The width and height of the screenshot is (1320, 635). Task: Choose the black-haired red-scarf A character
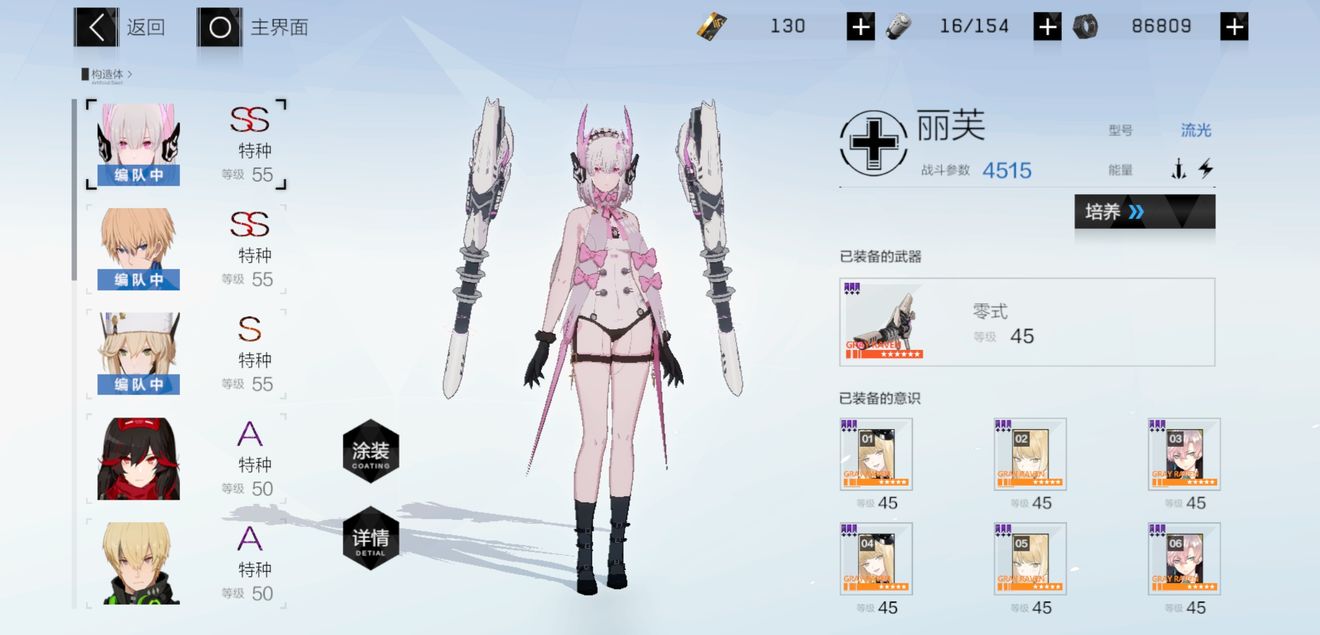pos(185,459)
